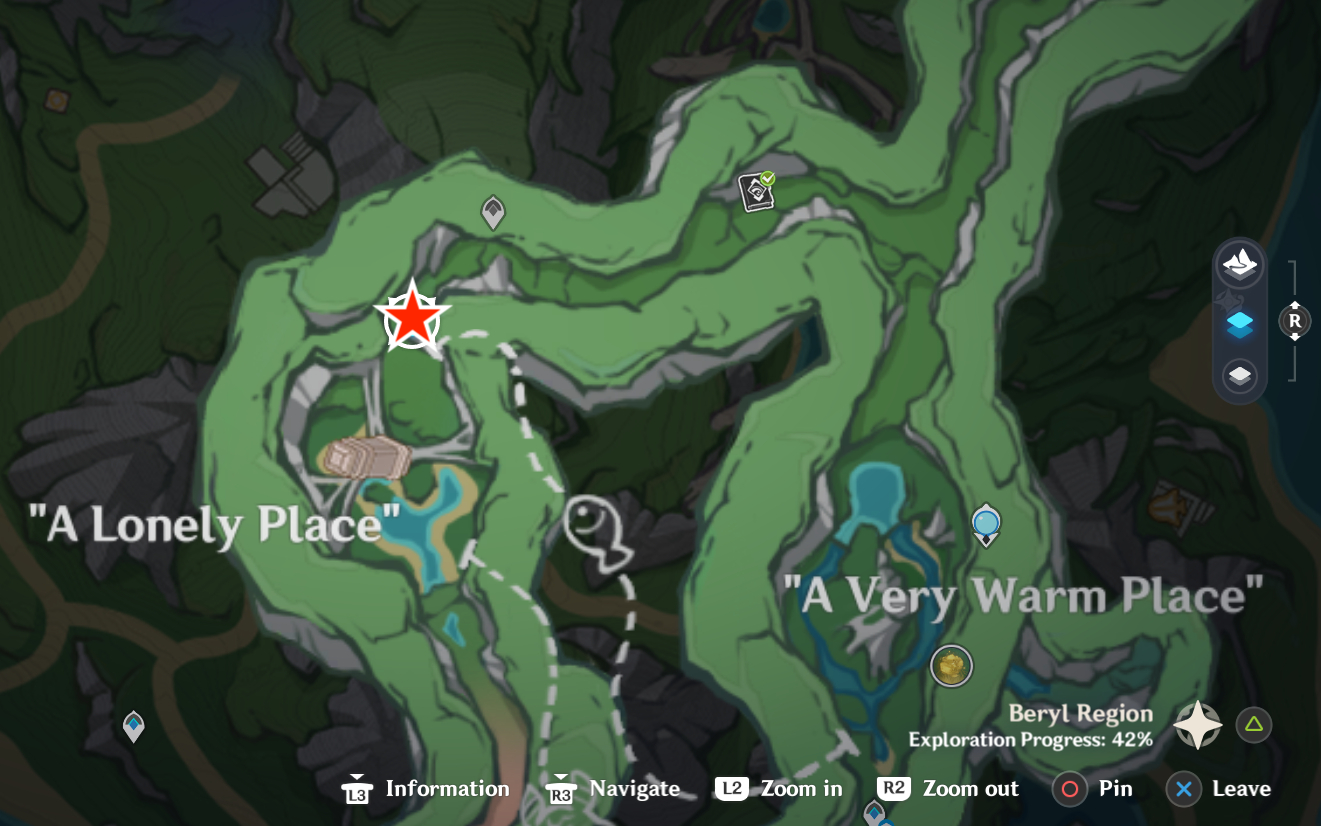Click the compass rose icon
Image resolution: width=1321 pixels, height=826 pixels.
[x=1198, y=724]
